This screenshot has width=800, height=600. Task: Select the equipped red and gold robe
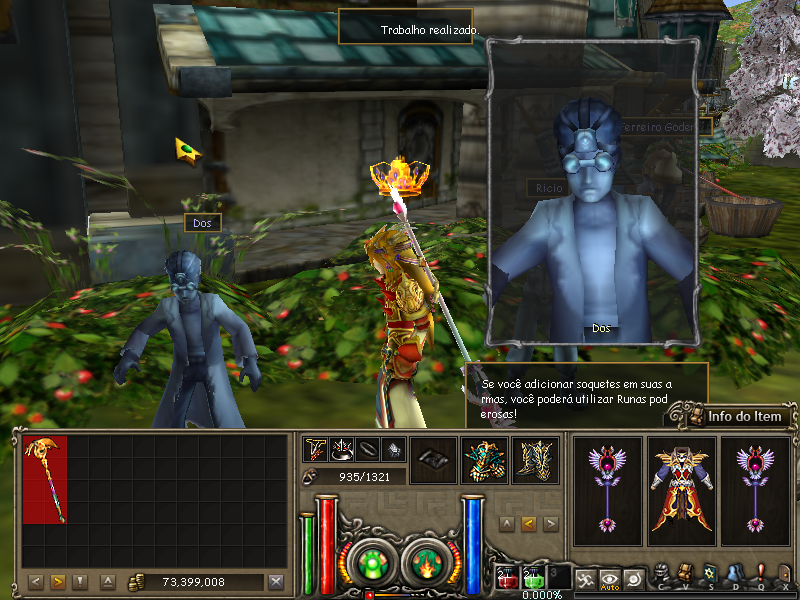[682, 490]
